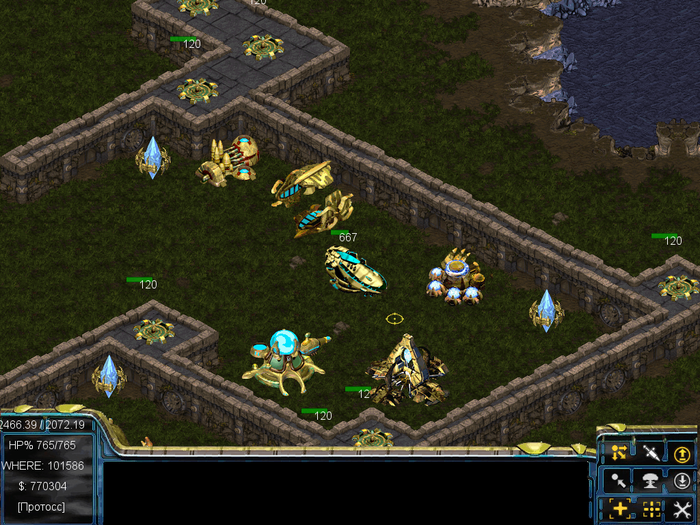Activate the yellow plus-in-brackets command
Image resolution: width=700 pixels, height=525 pixels.
click(x=620, y=509)
